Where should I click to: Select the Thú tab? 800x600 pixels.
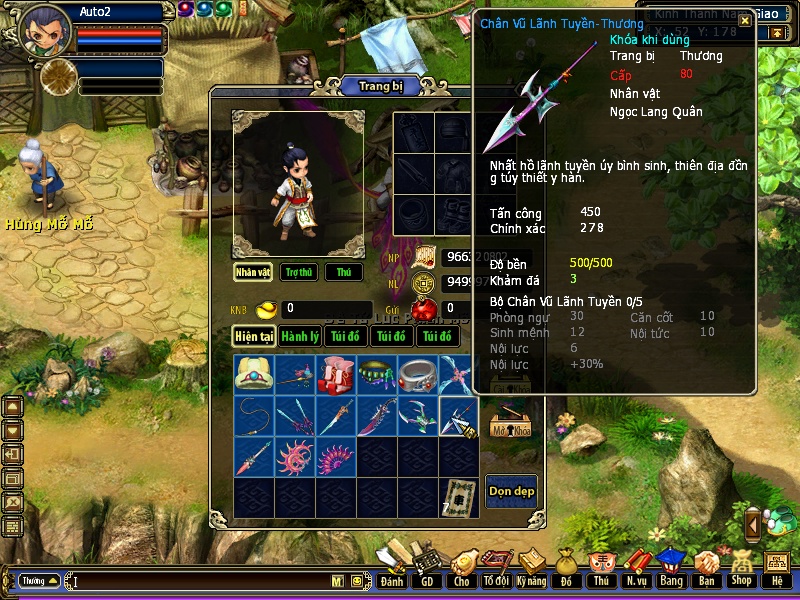pos(344,272)
